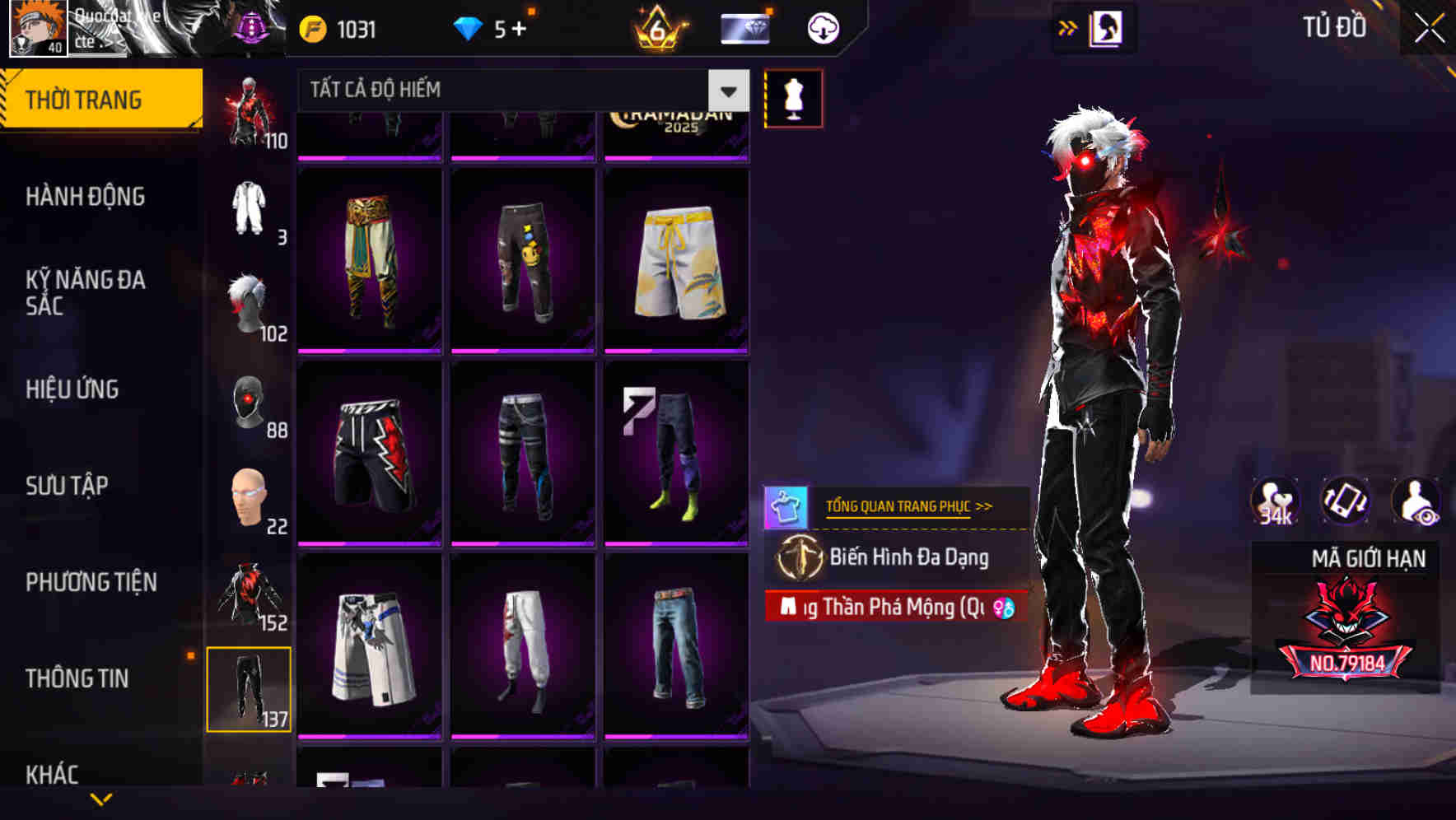
Task: Select the pants category slot showing 137
Action: tap(250, 689)
